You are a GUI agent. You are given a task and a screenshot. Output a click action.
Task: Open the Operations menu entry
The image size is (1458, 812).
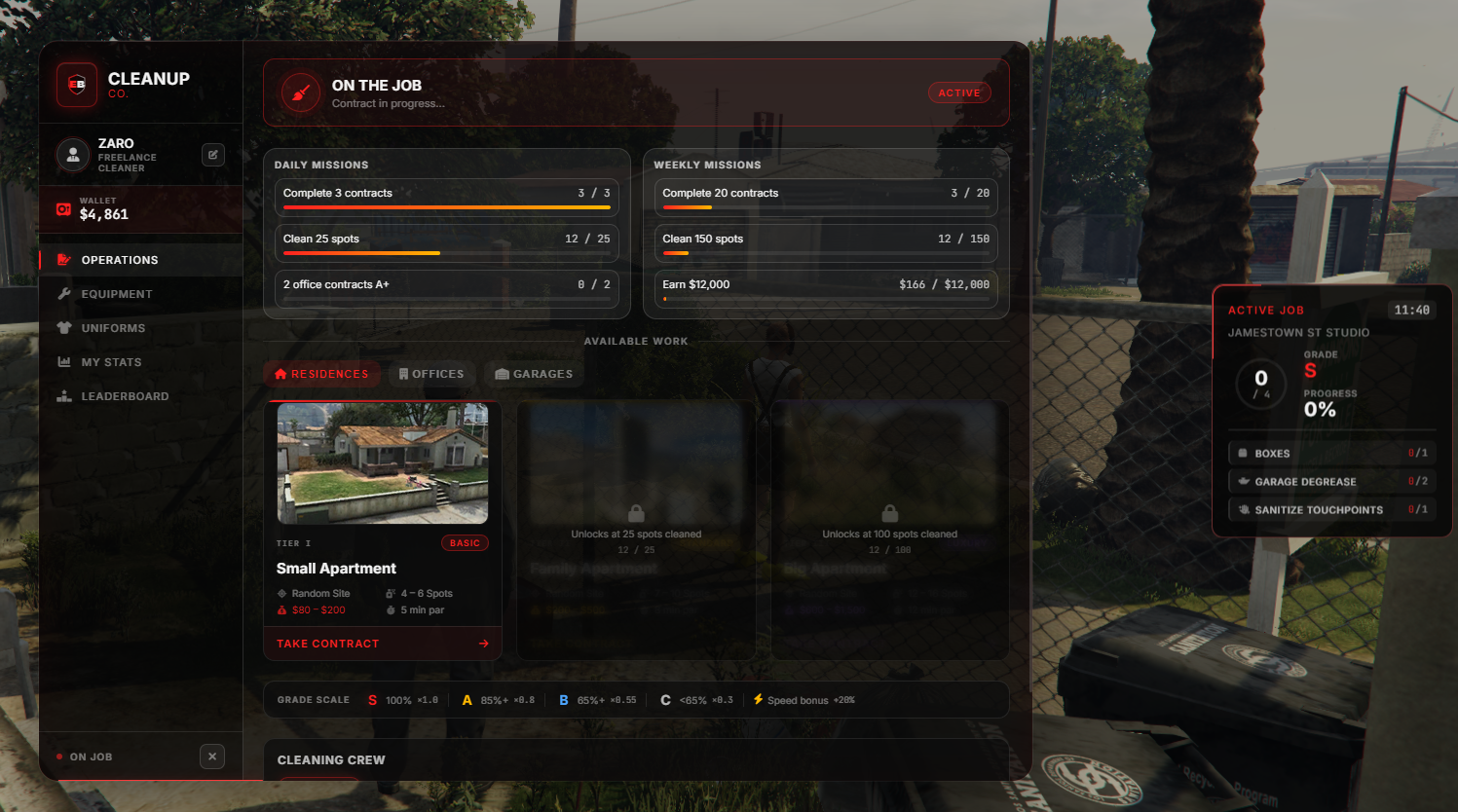tap(119, 260)
